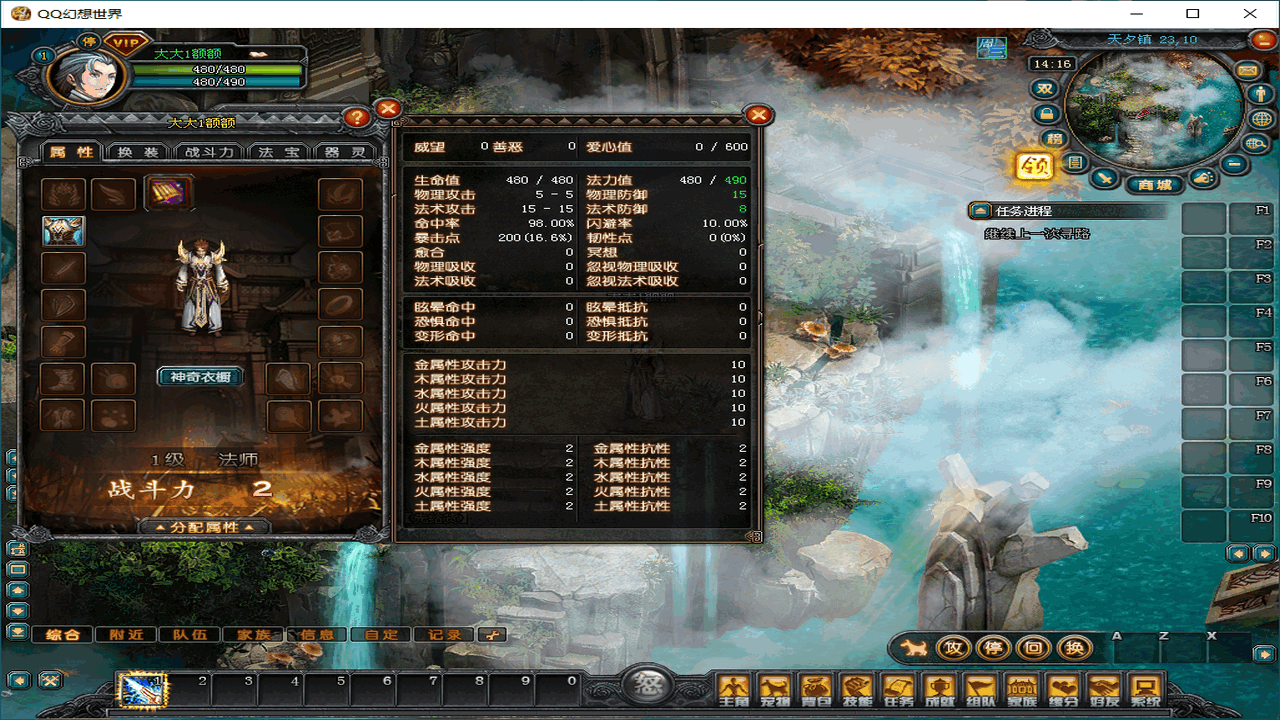The height and width of the screenshot is (720, 1280).
Task: Open the character panel help button
Action: [x=357, y=117]
